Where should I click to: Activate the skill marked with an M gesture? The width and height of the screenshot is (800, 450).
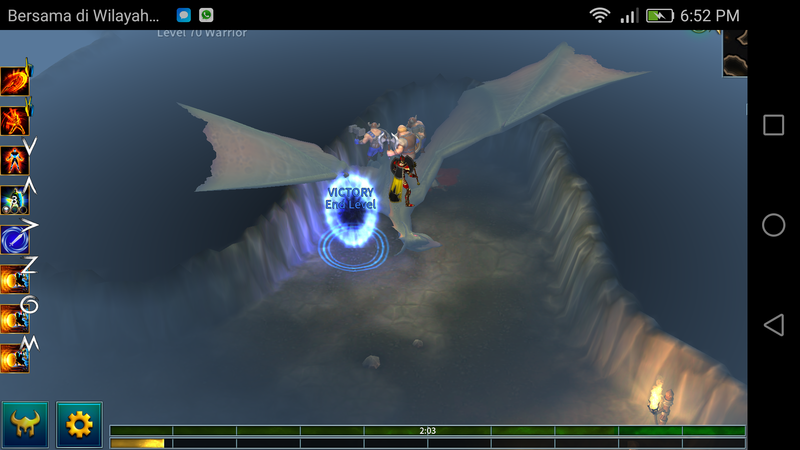tap(15, 357)
